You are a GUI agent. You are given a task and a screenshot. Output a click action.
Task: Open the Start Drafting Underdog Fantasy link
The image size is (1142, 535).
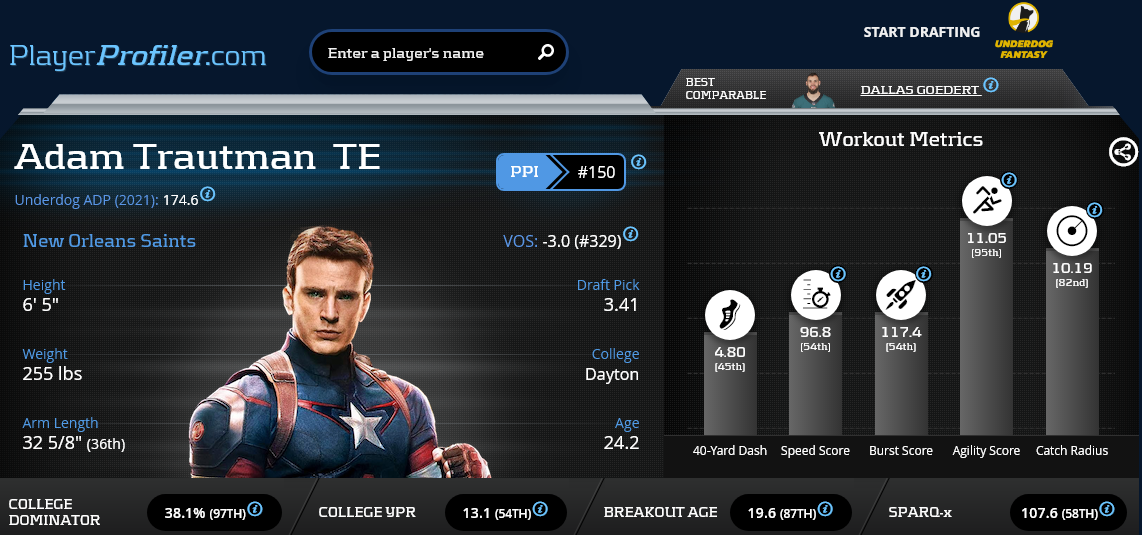1022,32
